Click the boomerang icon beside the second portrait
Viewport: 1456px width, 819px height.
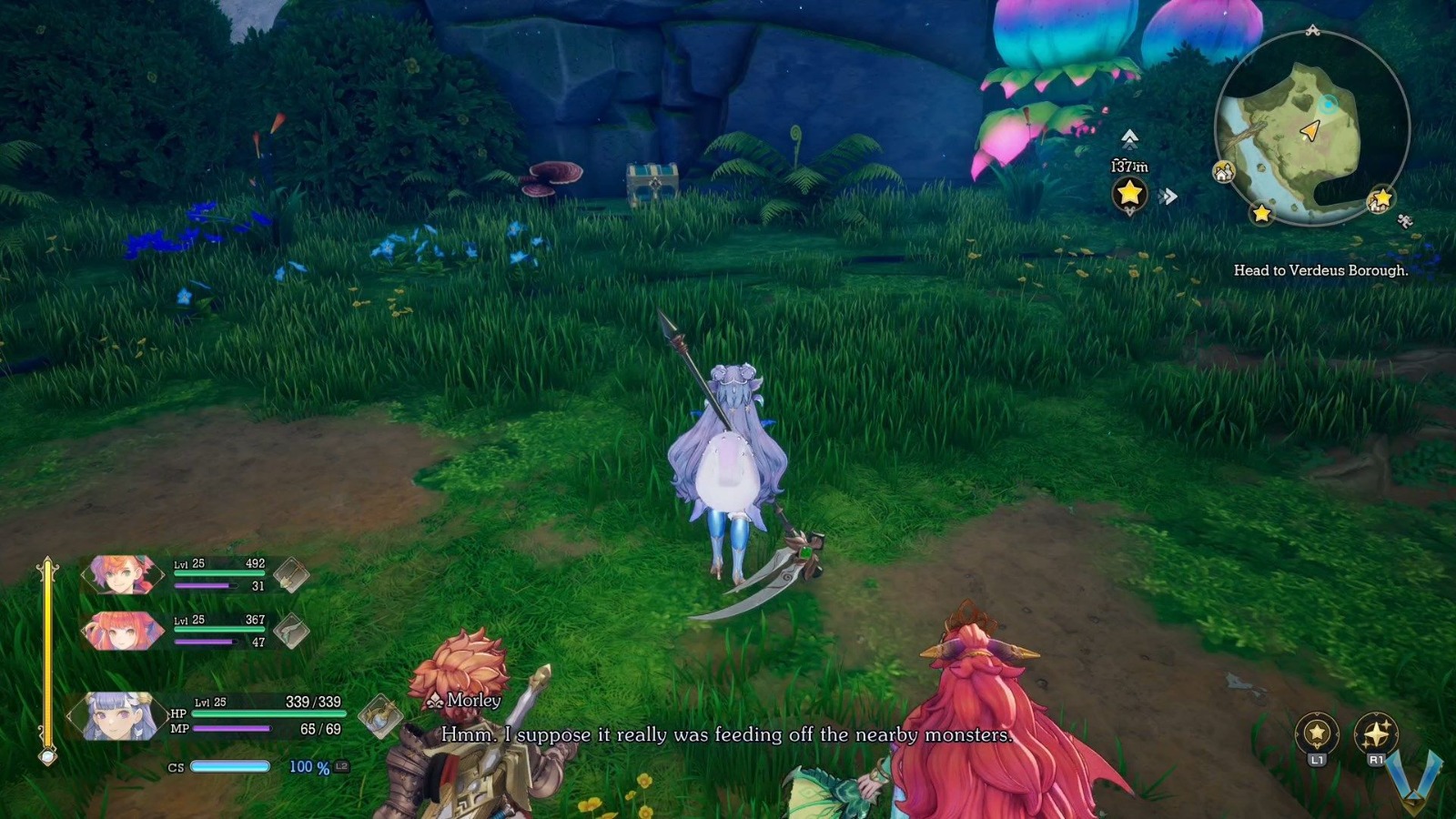[x=291, y=630]
